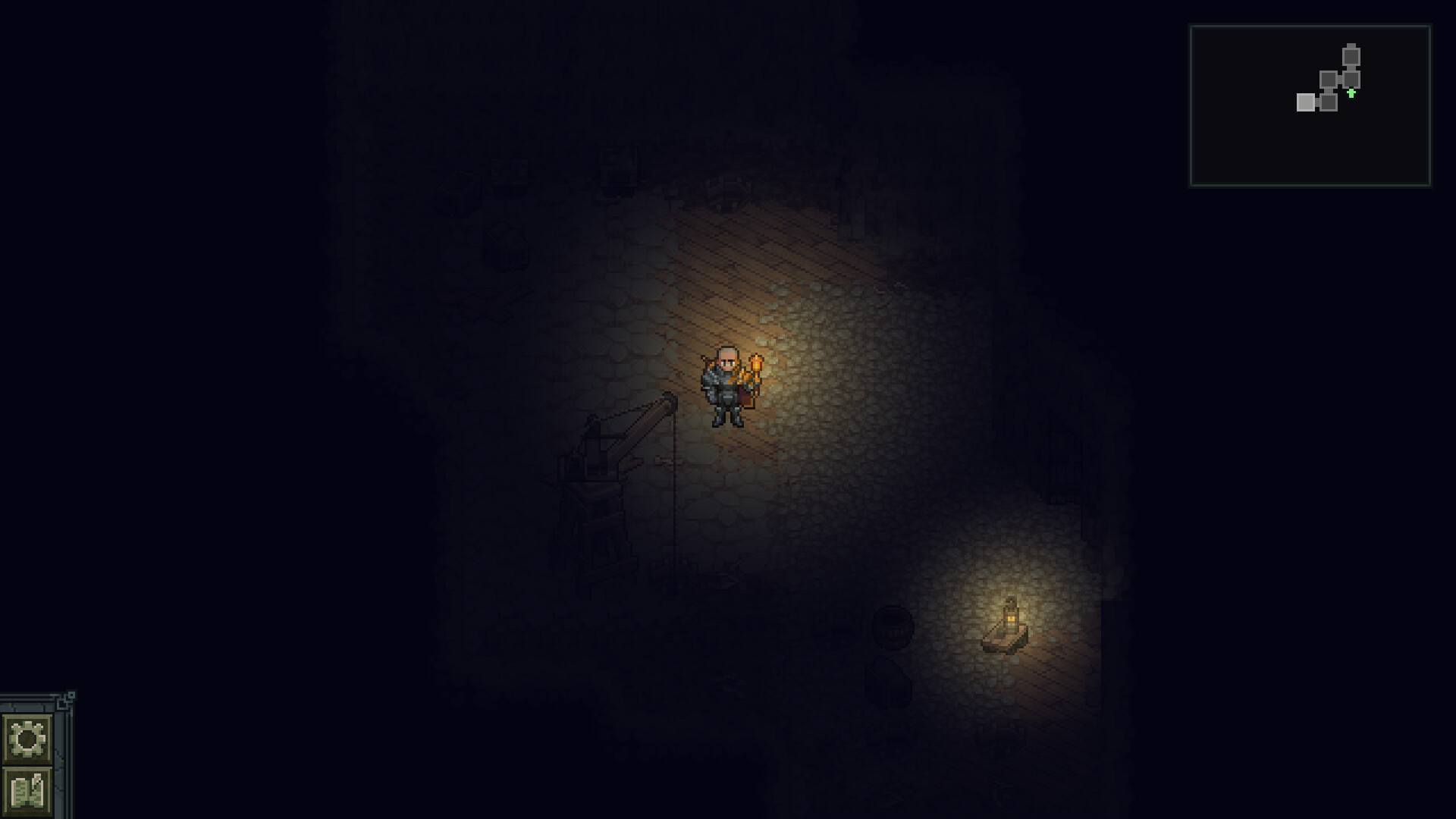Click the room square beside the green marker

(1351, 79)
